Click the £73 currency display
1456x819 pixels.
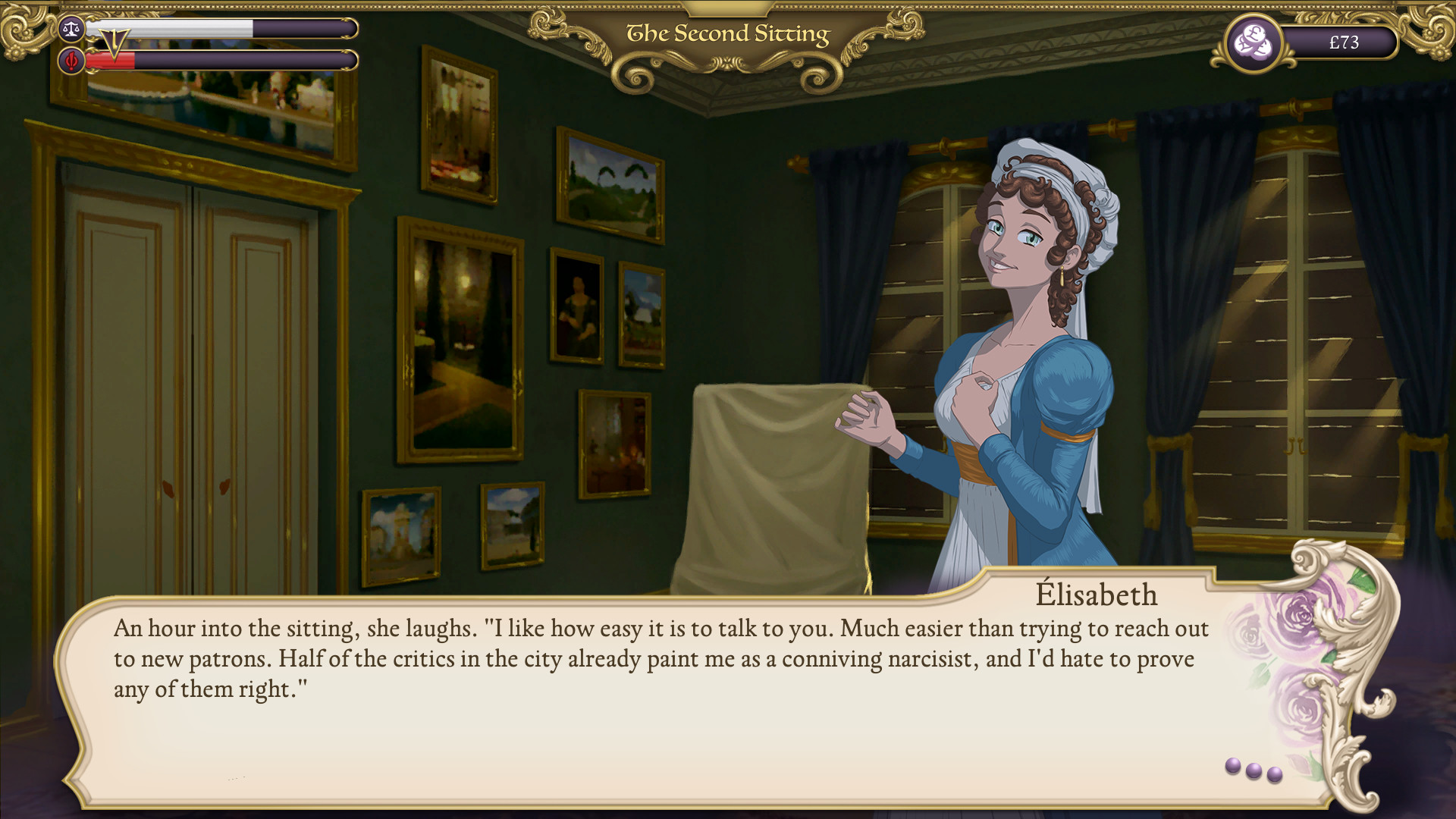(1344, 42)
